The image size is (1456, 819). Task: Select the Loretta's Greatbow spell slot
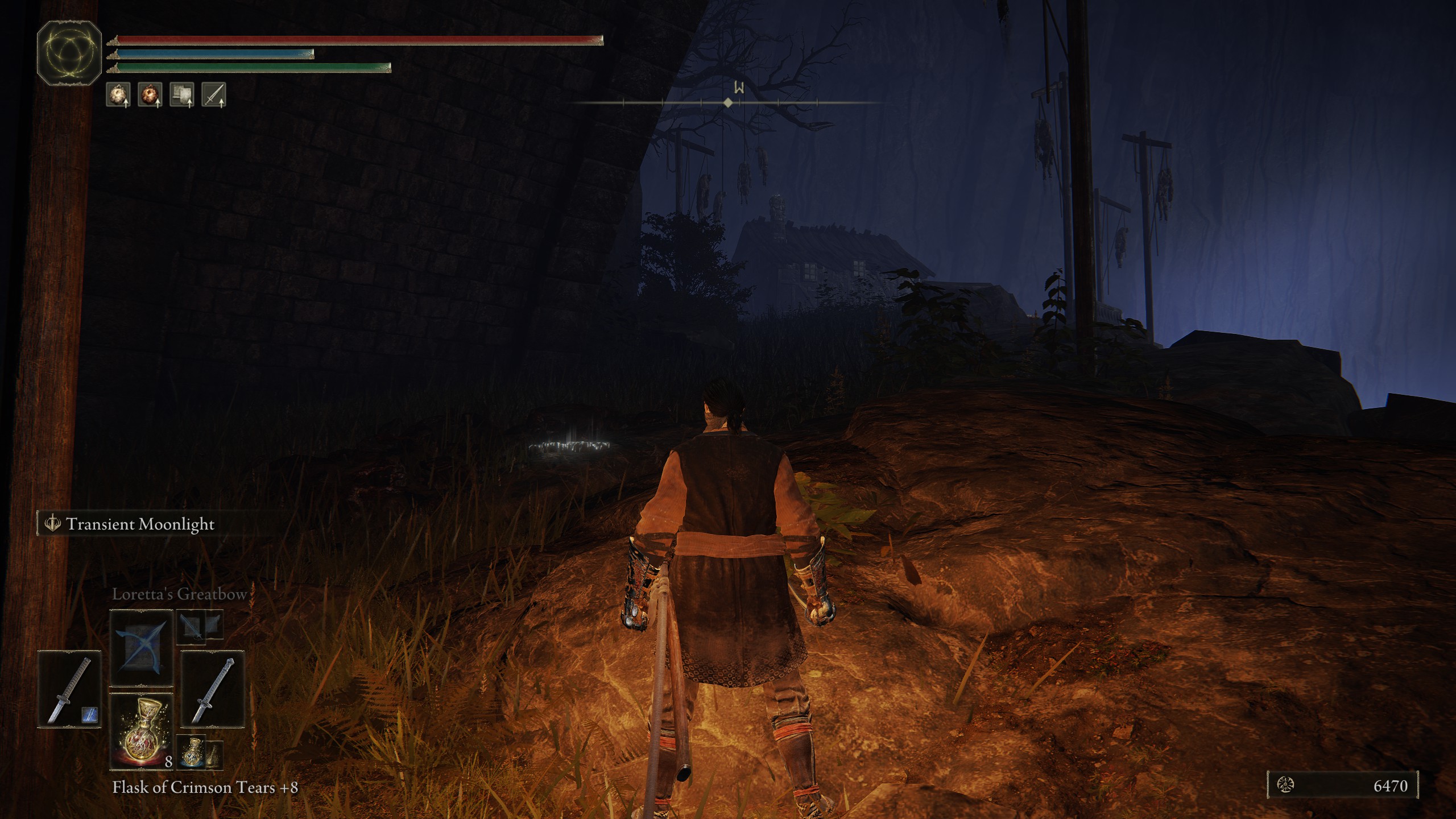[141, 648]
